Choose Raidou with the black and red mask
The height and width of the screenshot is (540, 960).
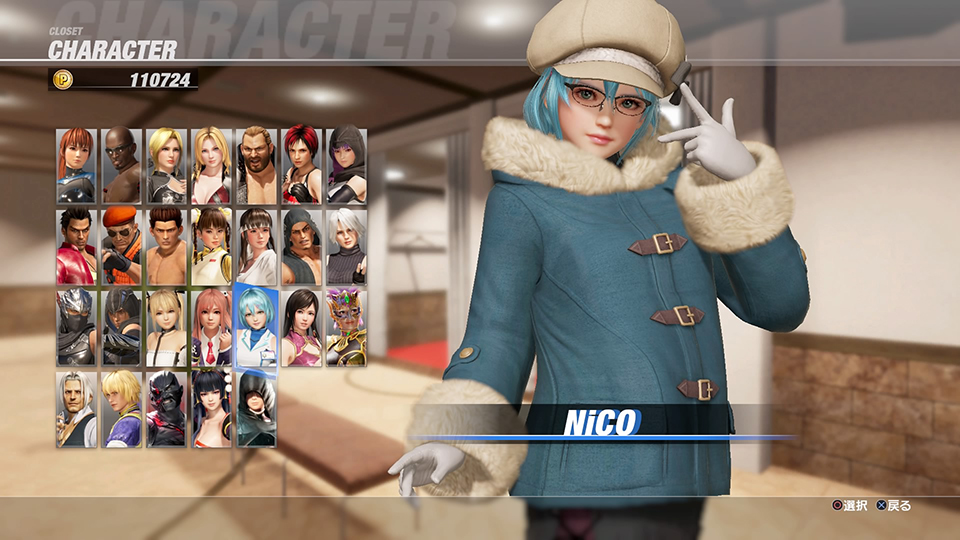[166, 408]
